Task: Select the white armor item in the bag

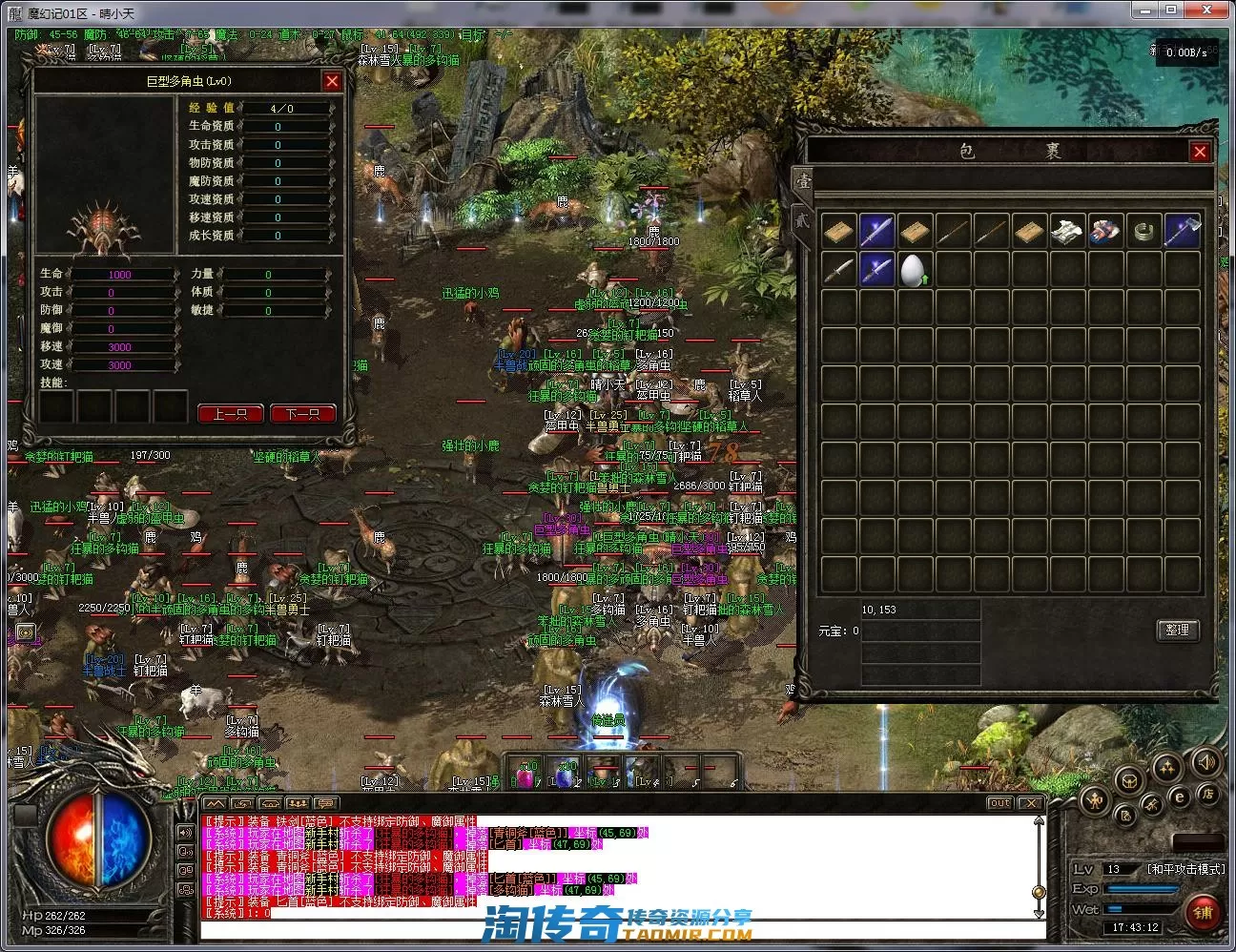Action: (x=1067, y=231)
